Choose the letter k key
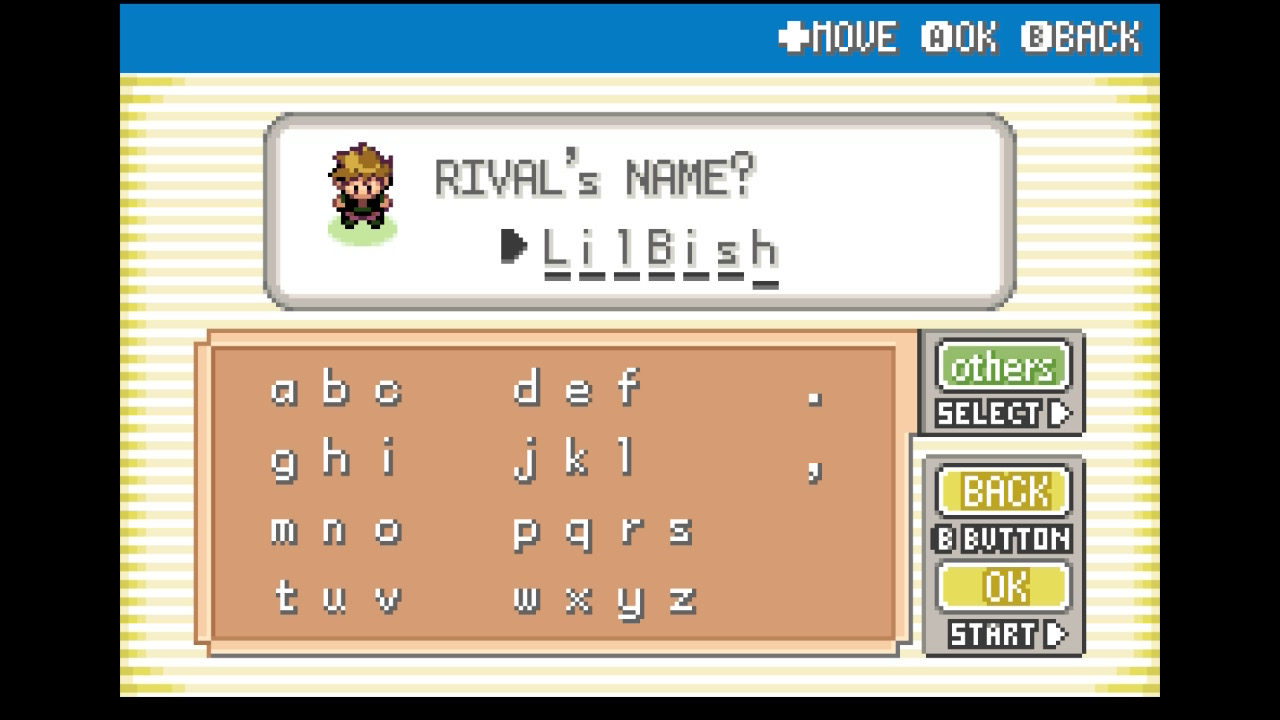 576,459
